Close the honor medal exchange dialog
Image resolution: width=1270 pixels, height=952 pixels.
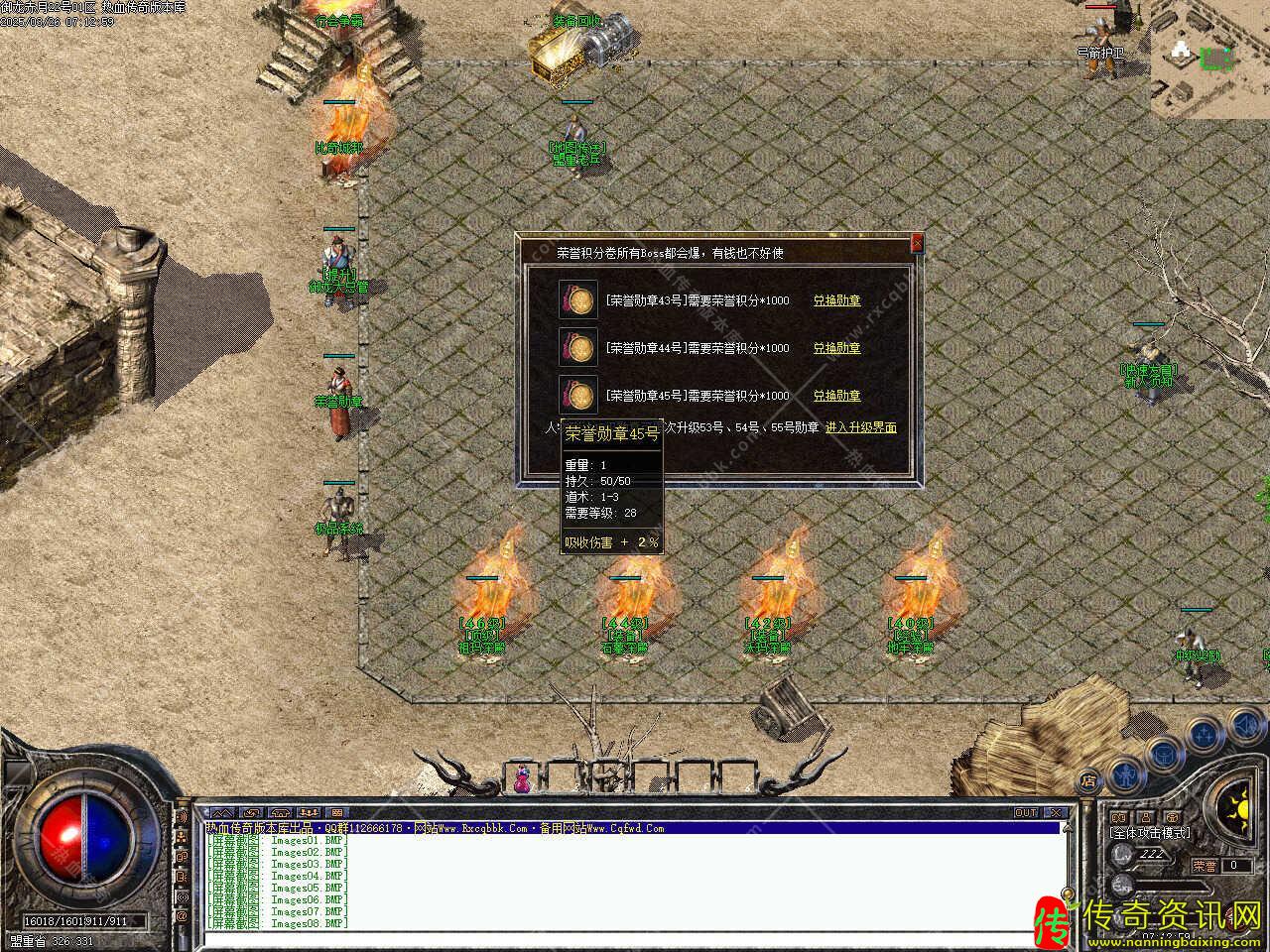(x=917, y=242)
